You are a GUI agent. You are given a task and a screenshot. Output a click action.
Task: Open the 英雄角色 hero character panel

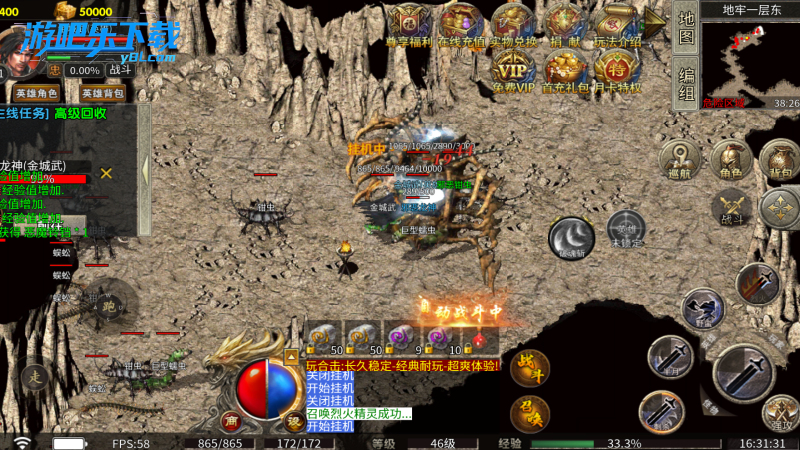(38, 93)
